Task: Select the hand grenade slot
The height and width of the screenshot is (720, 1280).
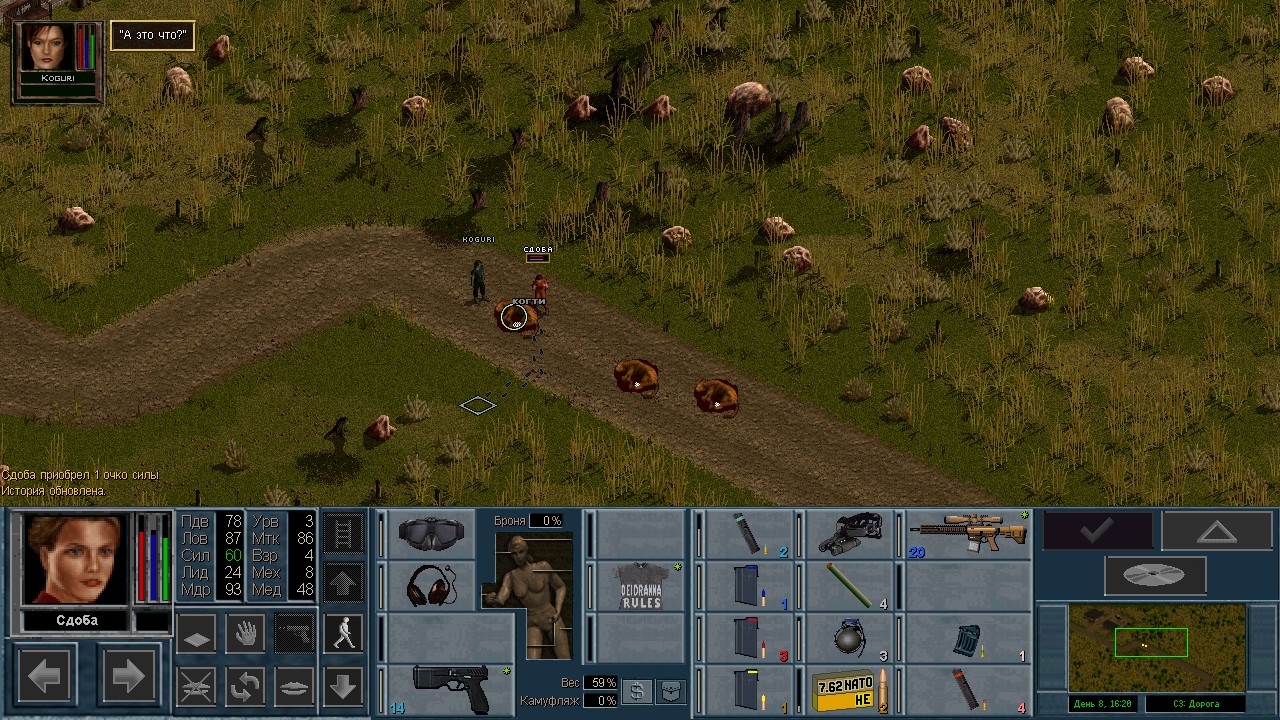Action: pyautogui.click(x=849, y=637)
